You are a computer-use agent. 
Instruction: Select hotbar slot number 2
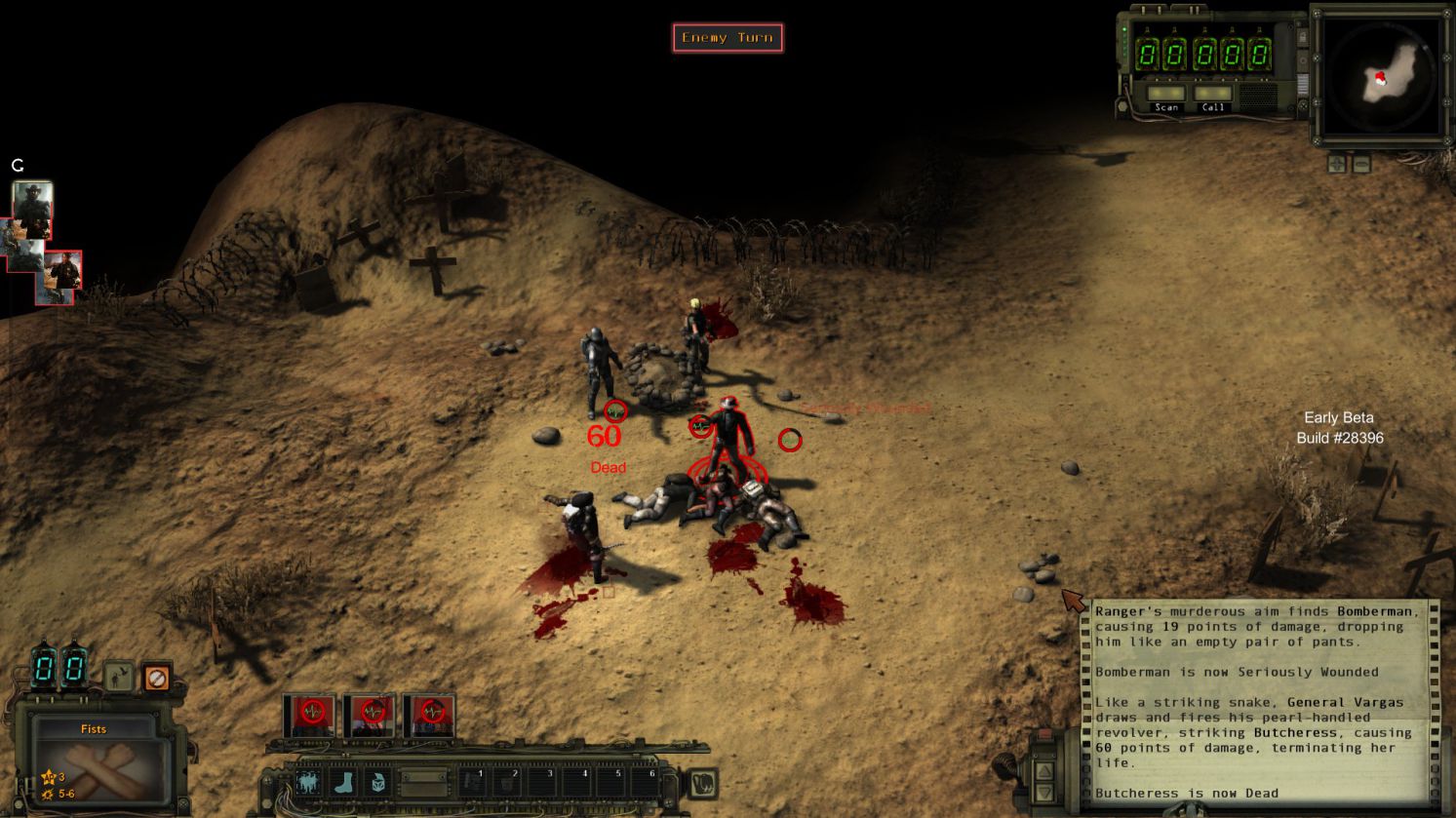click(509, 781)
